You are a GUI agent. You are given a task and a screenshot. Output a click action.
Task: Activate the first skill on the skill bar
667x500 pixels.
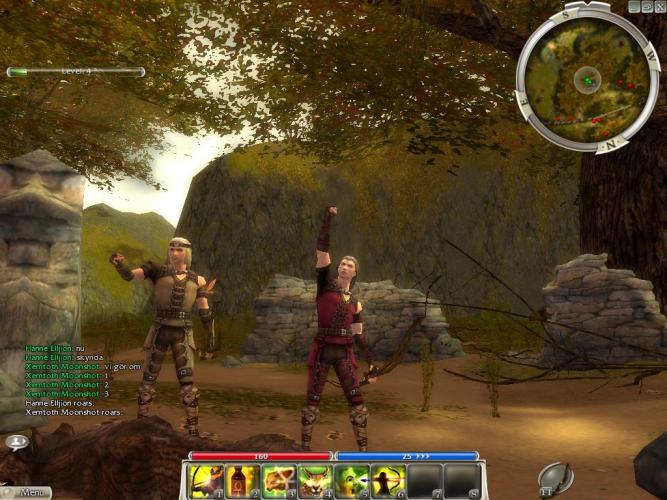coord(206,481)
